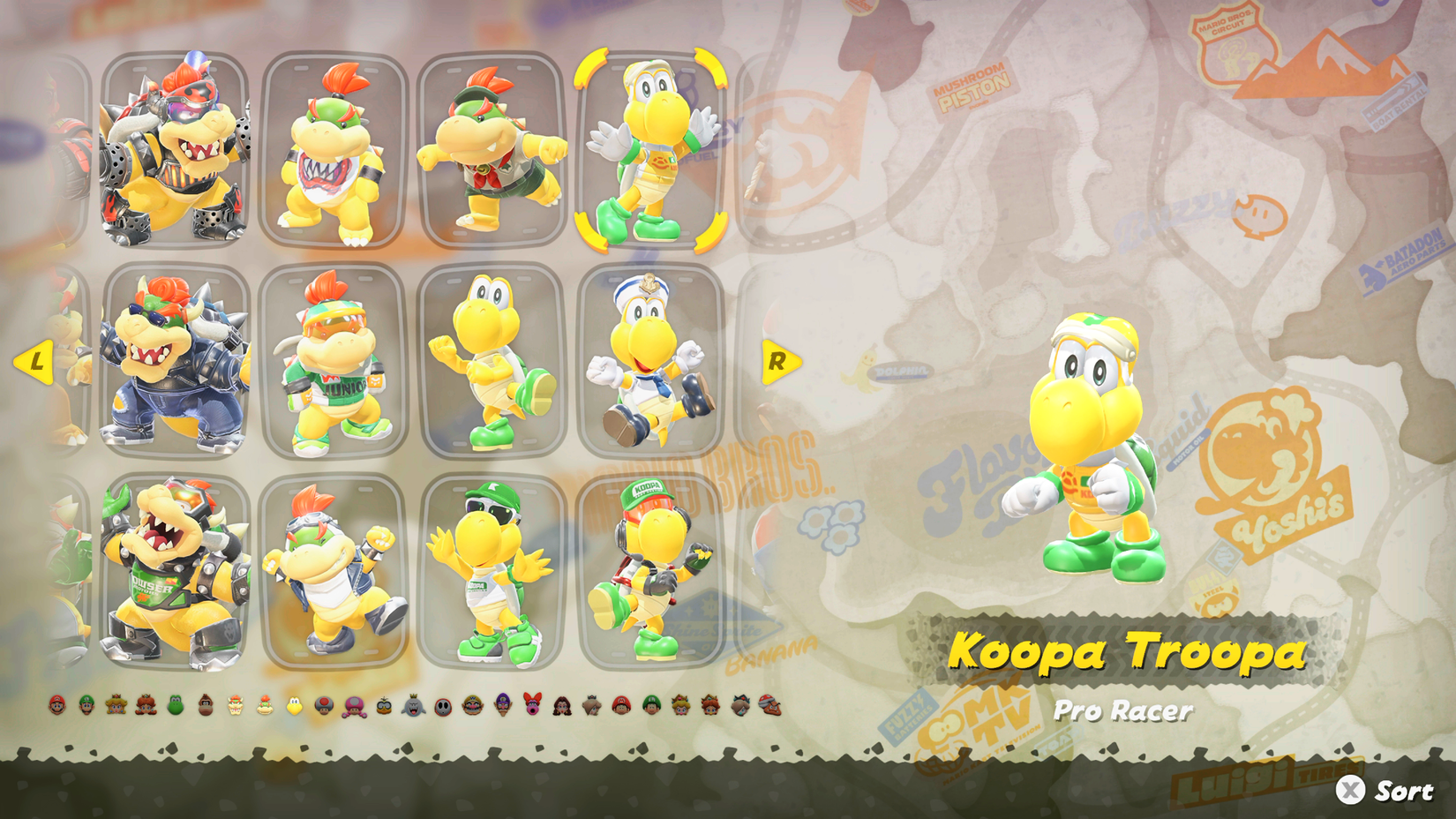
Task: Select the Luigi head icon
Action: 85,706
